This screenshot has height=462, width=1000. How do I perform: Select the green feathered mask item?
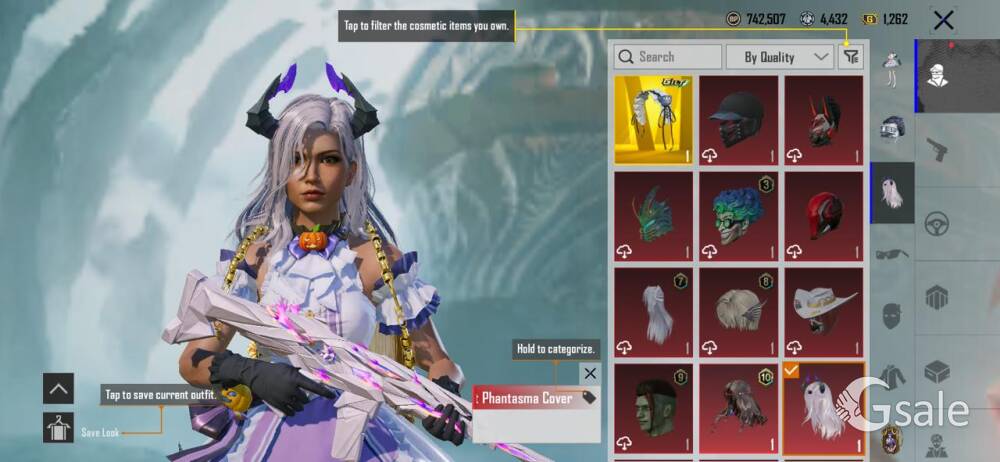(x=652, y=215)
